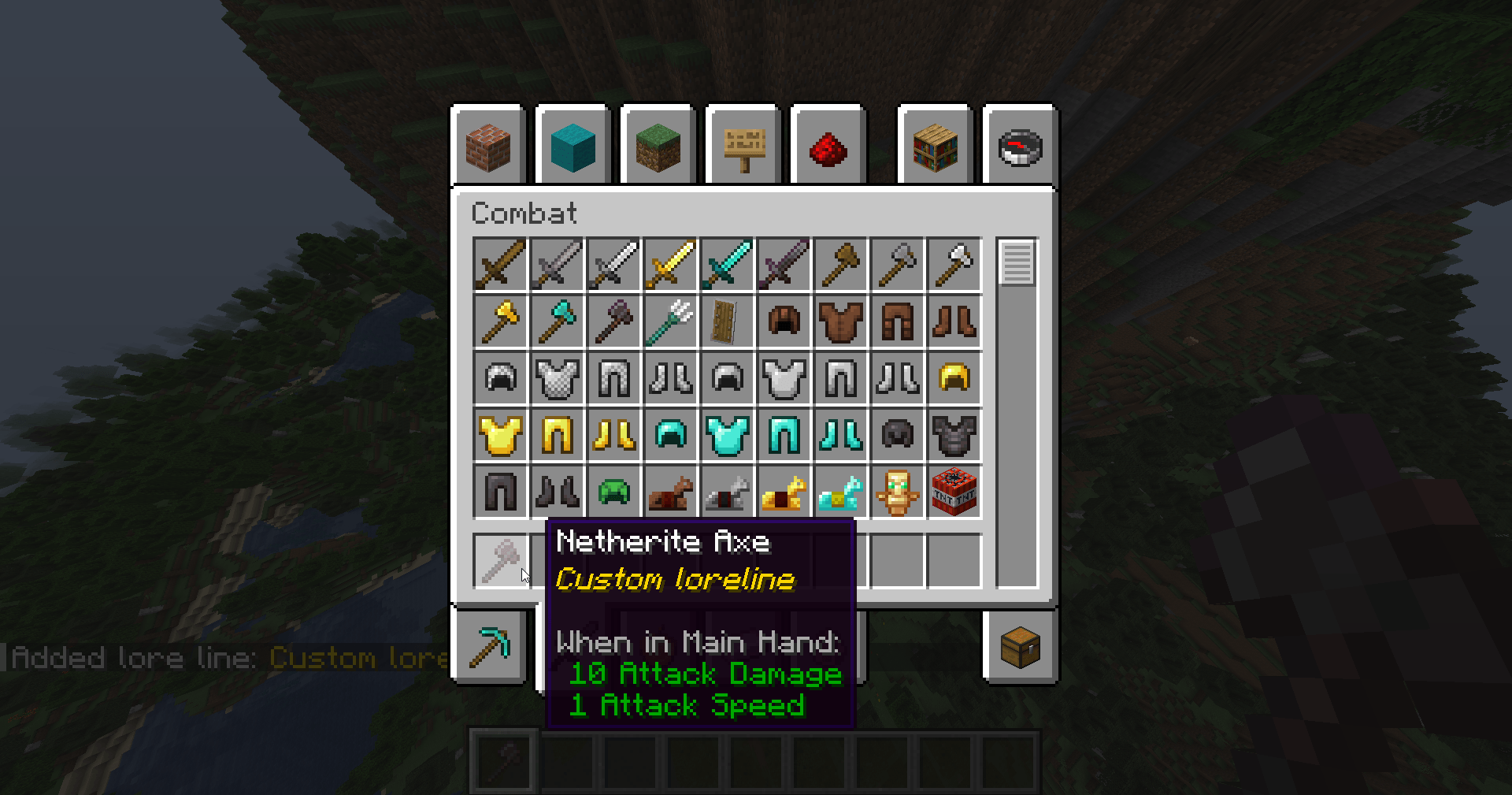Open the Redstone Blocks tab
Screen dimensions: 1512x795
828,146
